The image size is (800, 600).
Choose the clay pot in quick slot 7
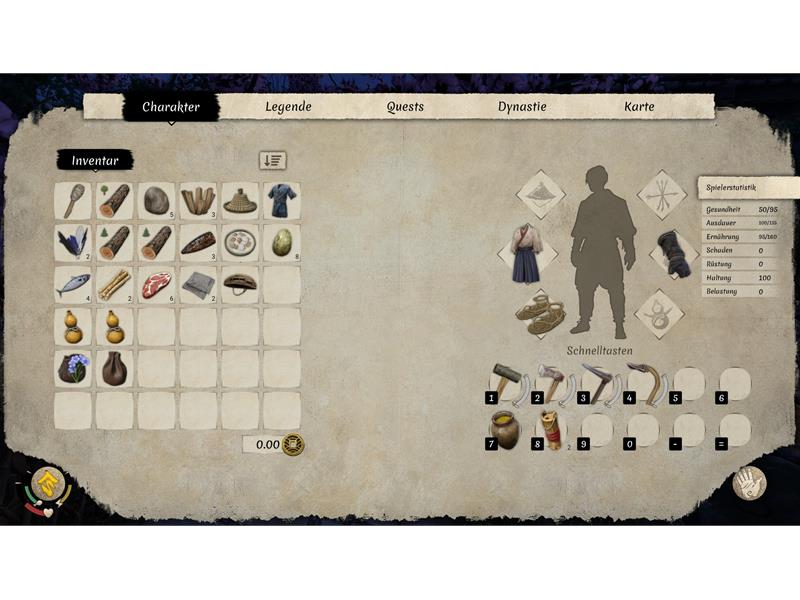tap(504, 429)
